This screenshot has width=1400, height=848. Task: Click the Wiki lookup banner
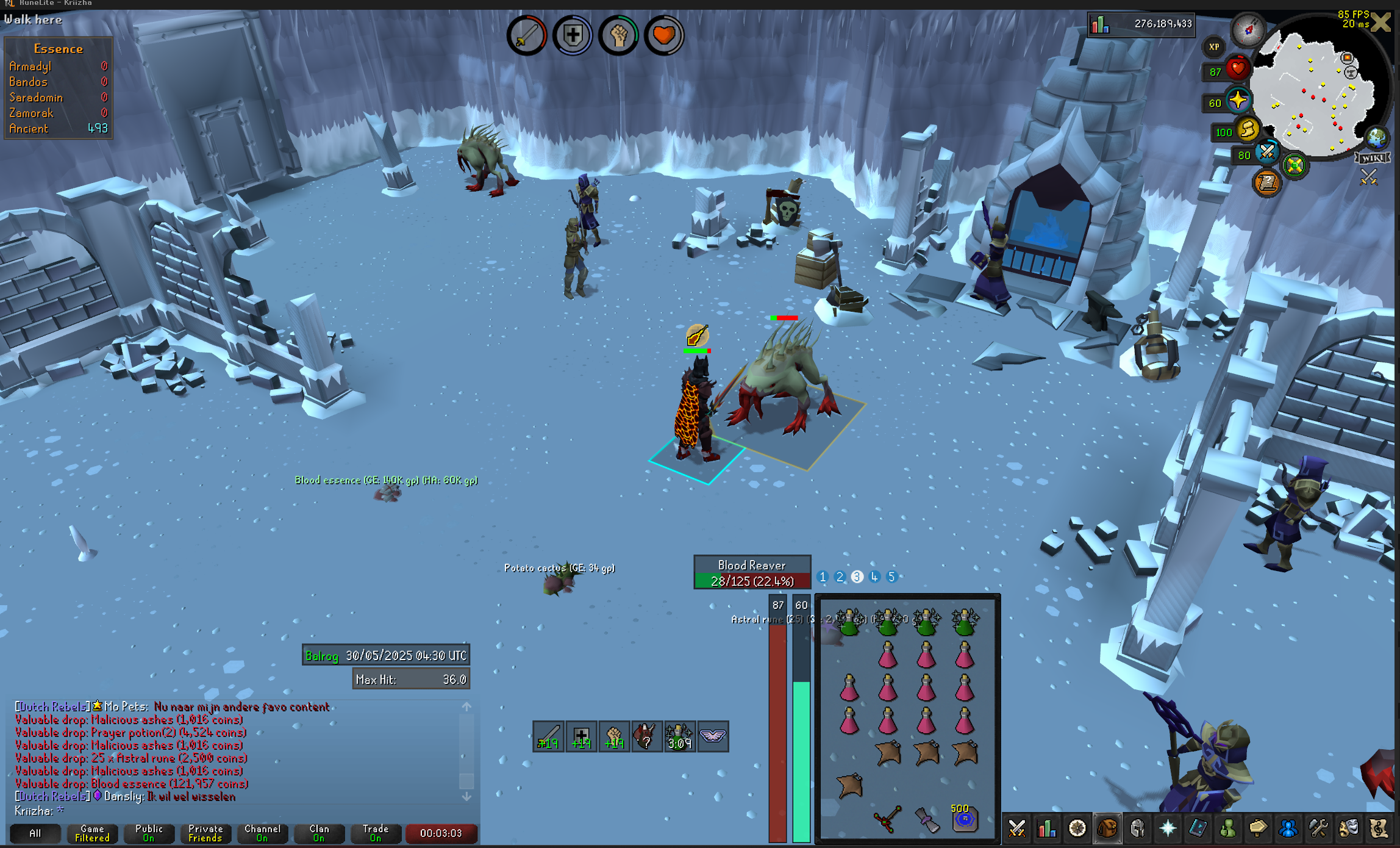[1373, 158]
